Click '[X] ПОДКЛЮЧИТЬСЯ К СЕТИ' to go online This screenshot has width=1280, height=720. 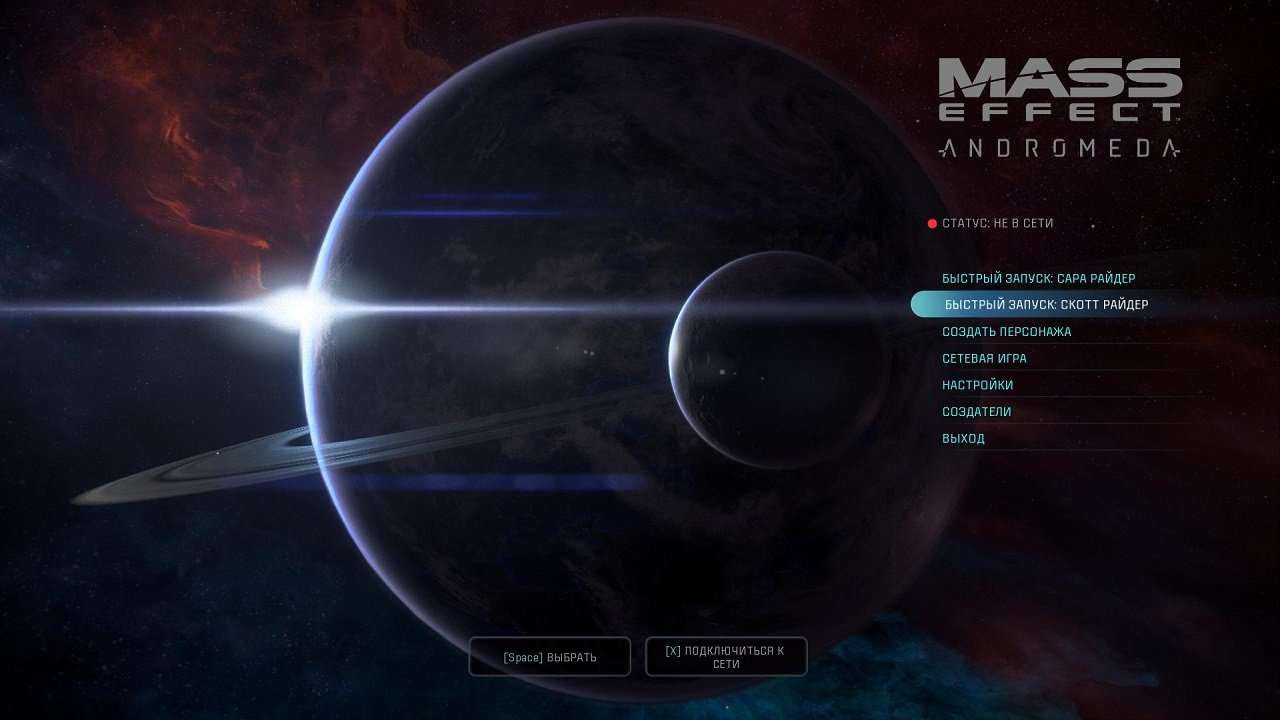point(726,656)
